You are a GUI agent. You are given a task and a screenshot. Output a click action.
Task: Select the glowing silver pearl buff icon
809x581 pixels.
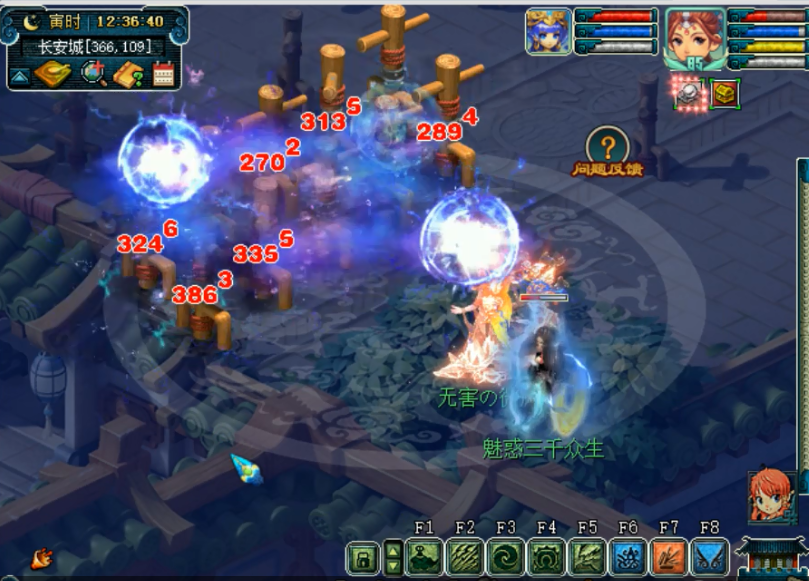(689, 93)
